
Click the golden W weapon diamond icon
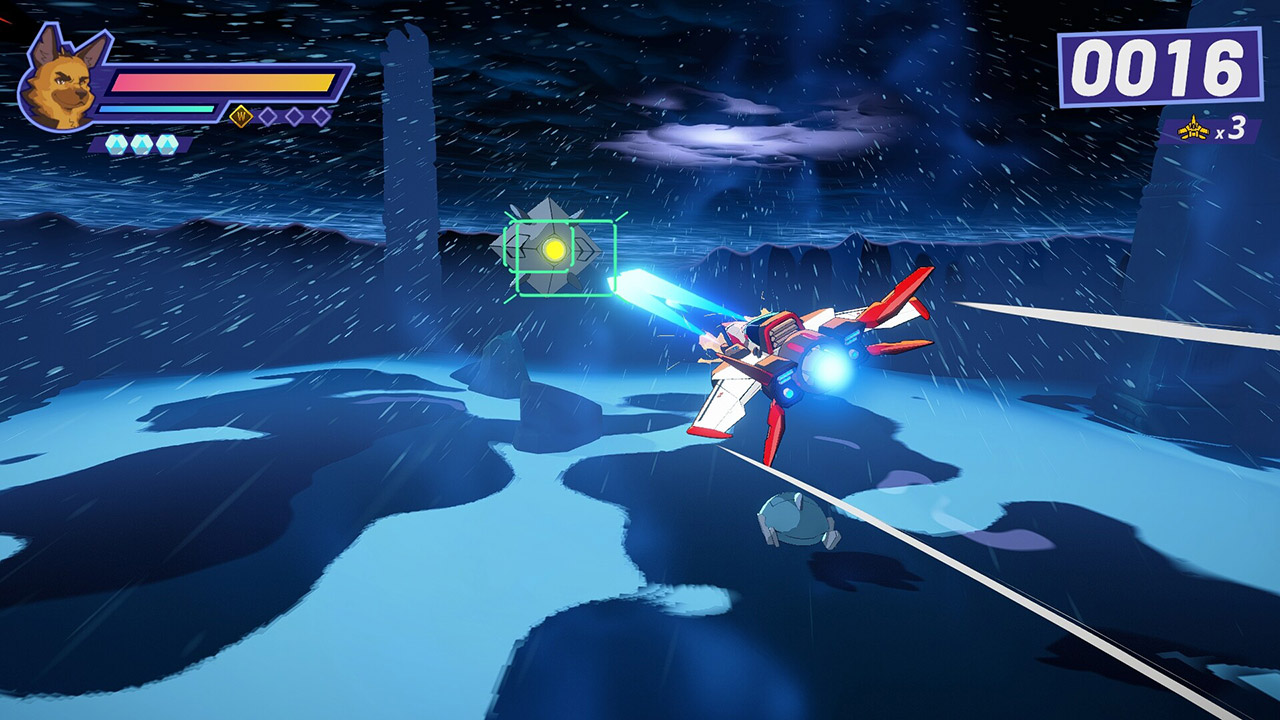click(x=242, y=114)
